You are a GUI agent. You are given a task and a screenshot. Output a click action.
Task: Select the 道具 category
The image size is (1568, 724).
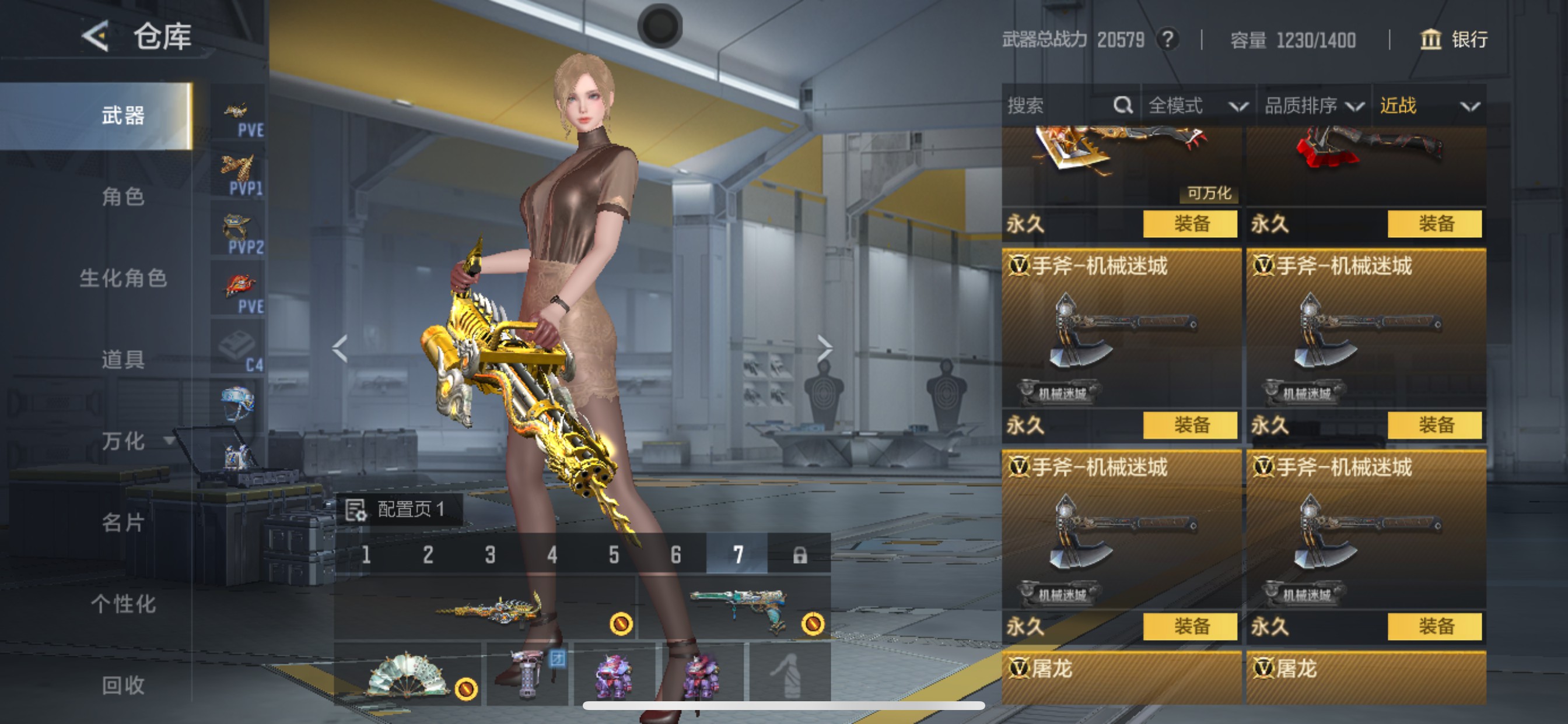[x=123, y=359]
